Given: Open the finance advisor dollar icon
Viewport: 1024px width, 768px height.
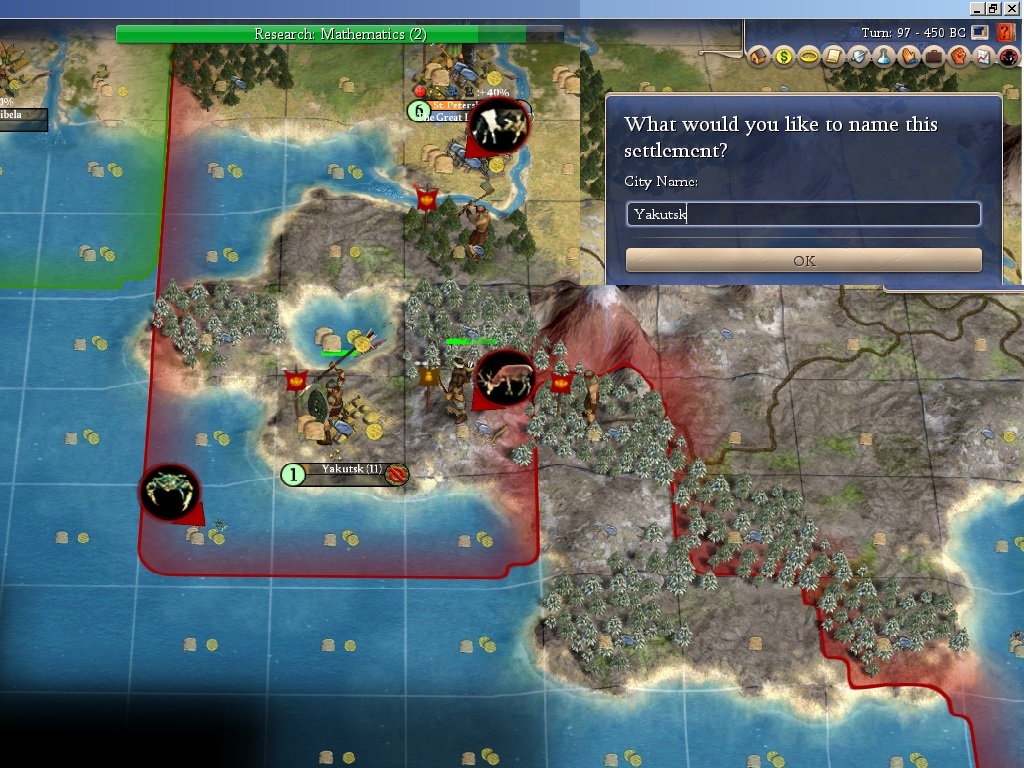Looking at the screenshot, I should coord(784,57).
